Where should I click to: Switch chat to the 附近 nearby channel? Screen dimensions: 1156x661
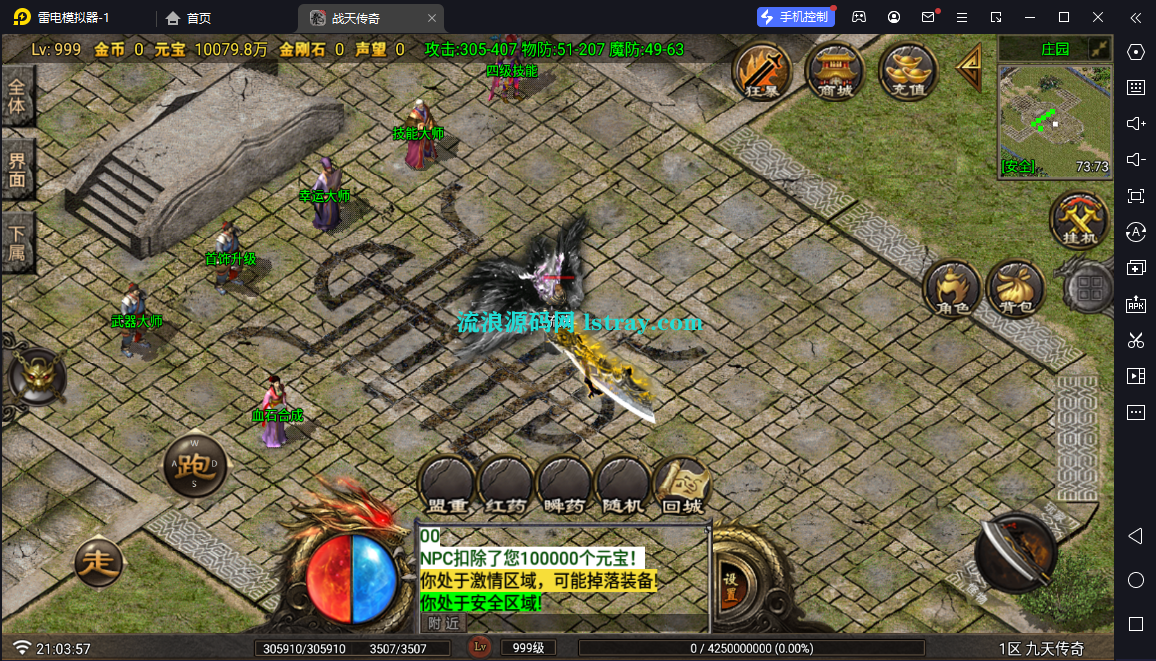pos(443,623)
